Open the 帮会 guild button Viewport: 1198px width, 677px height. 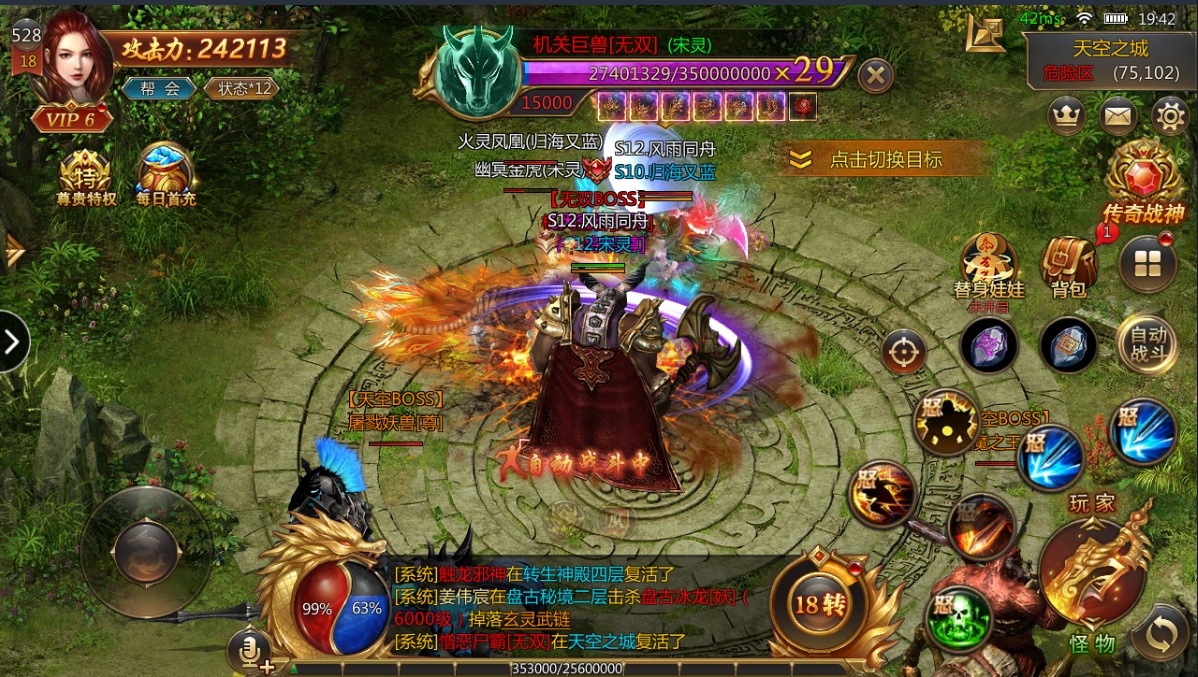[x=160, y=88]
